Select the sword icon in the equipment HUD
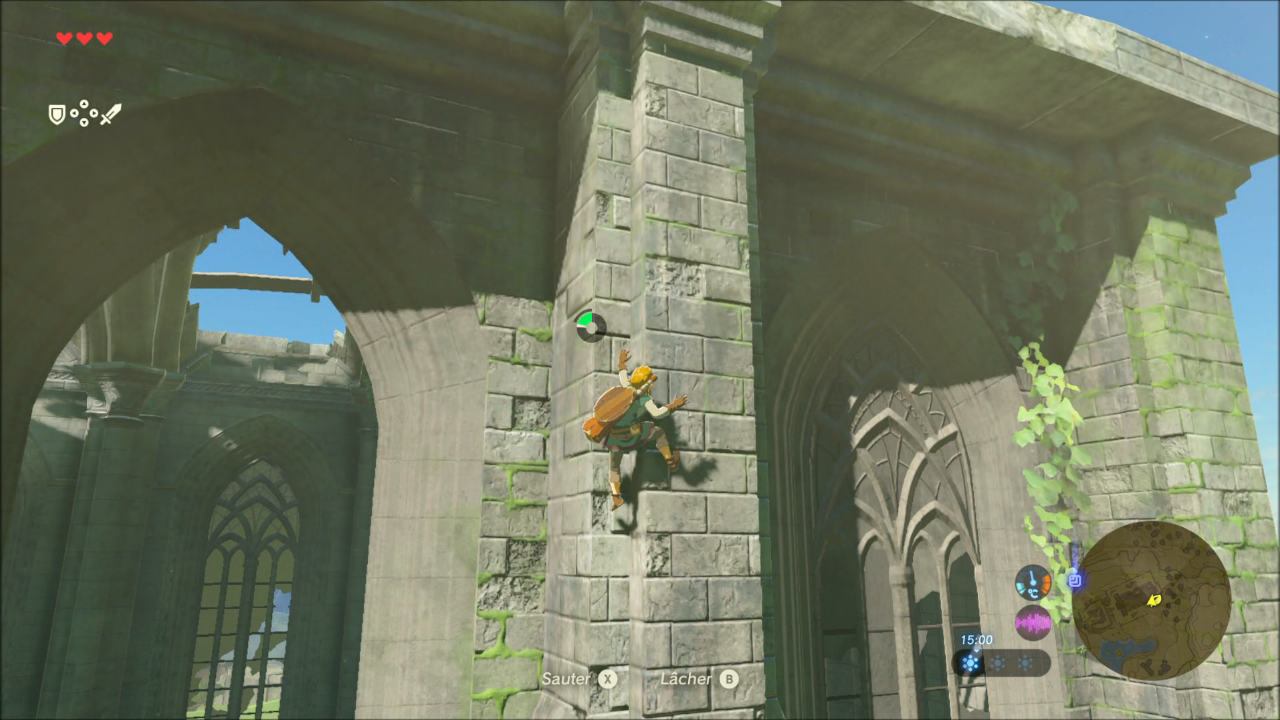The image size is (1280, 720). (x=110, y=114)
